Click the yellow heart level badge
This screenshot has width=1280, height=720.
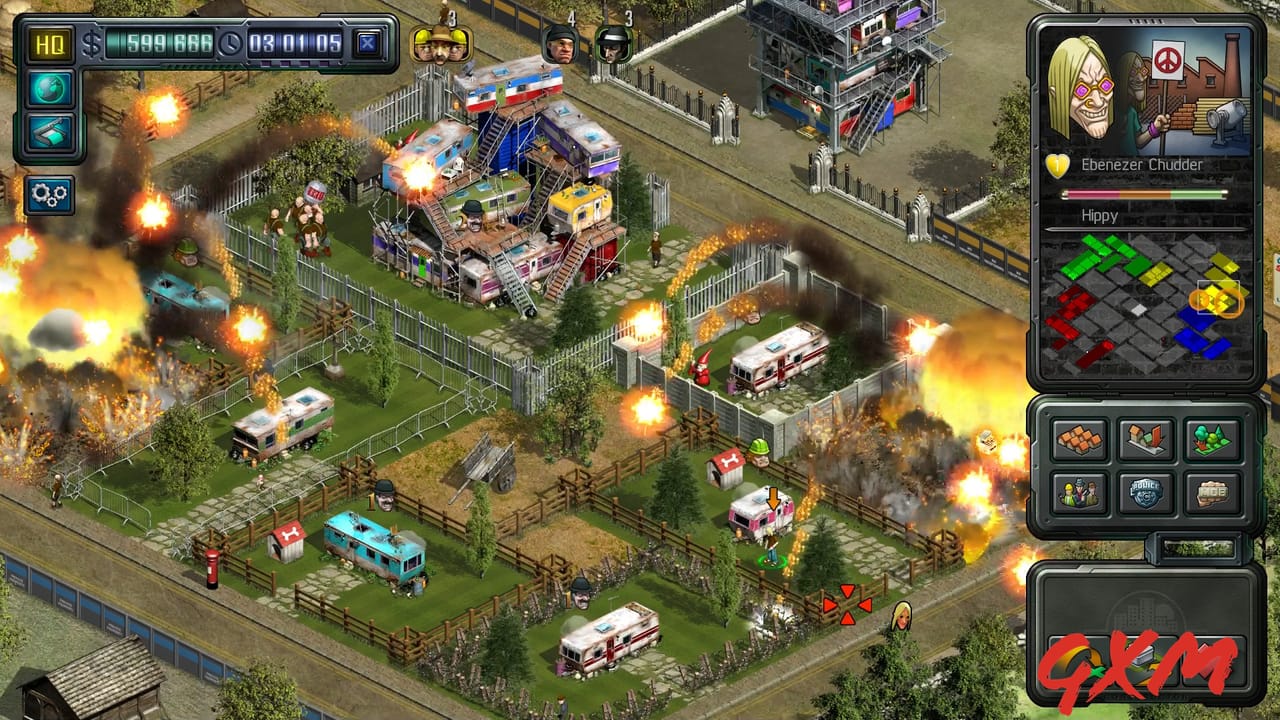(1054, 165)
